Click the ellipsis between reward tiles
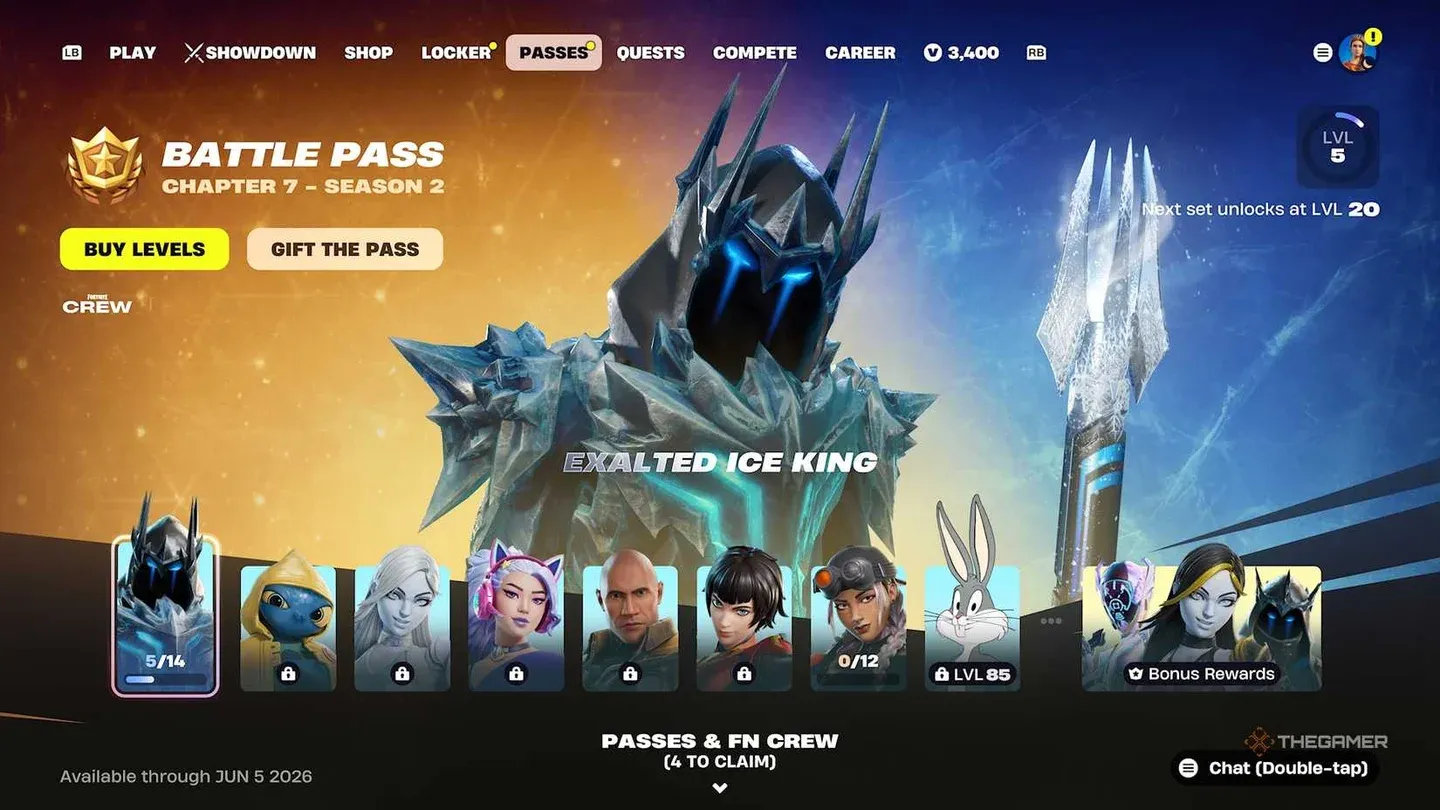This screenshot has height=810, width=1440. coord(1049,621)
